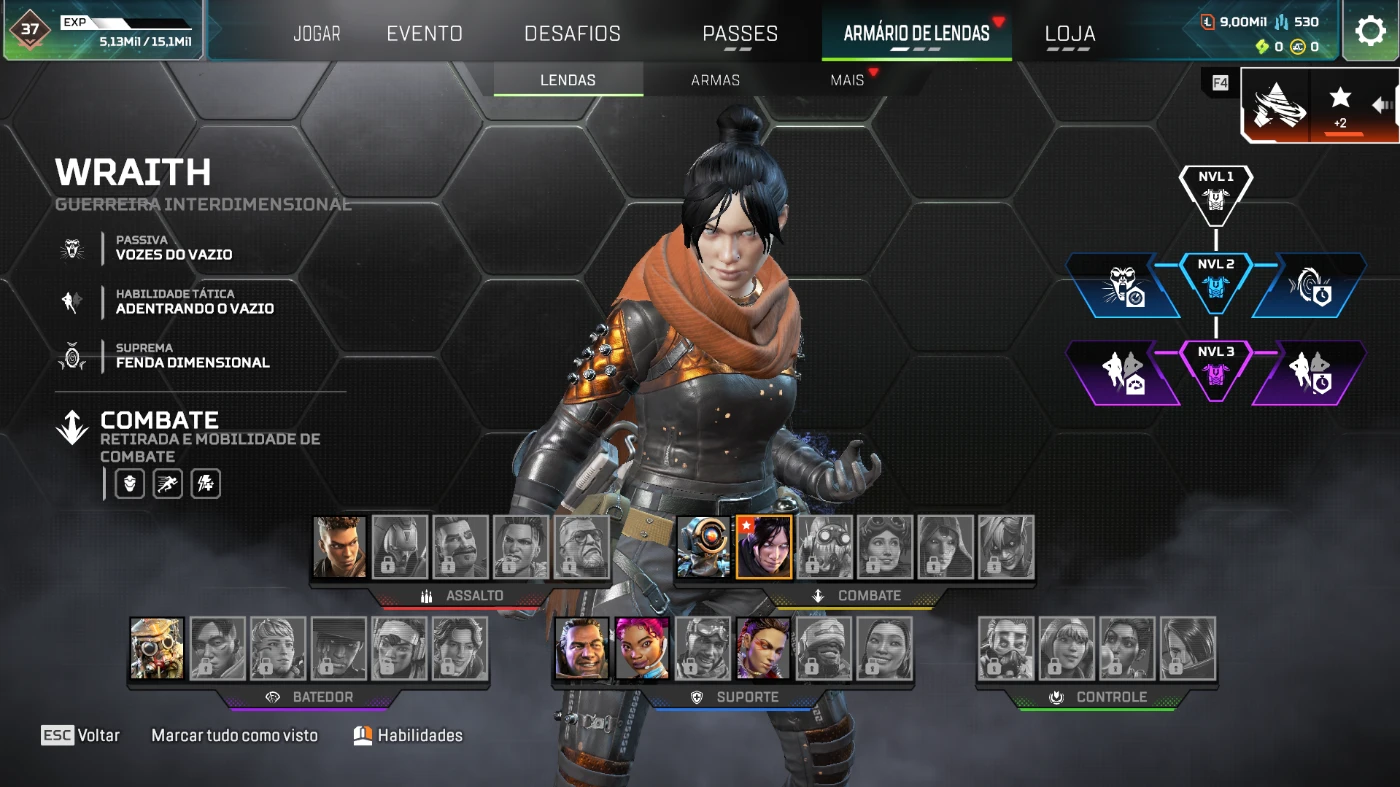Viewport: 1400px width, 787px height.
Task: Select the Bloodhound goggles portrait
Action: (157, 648)
